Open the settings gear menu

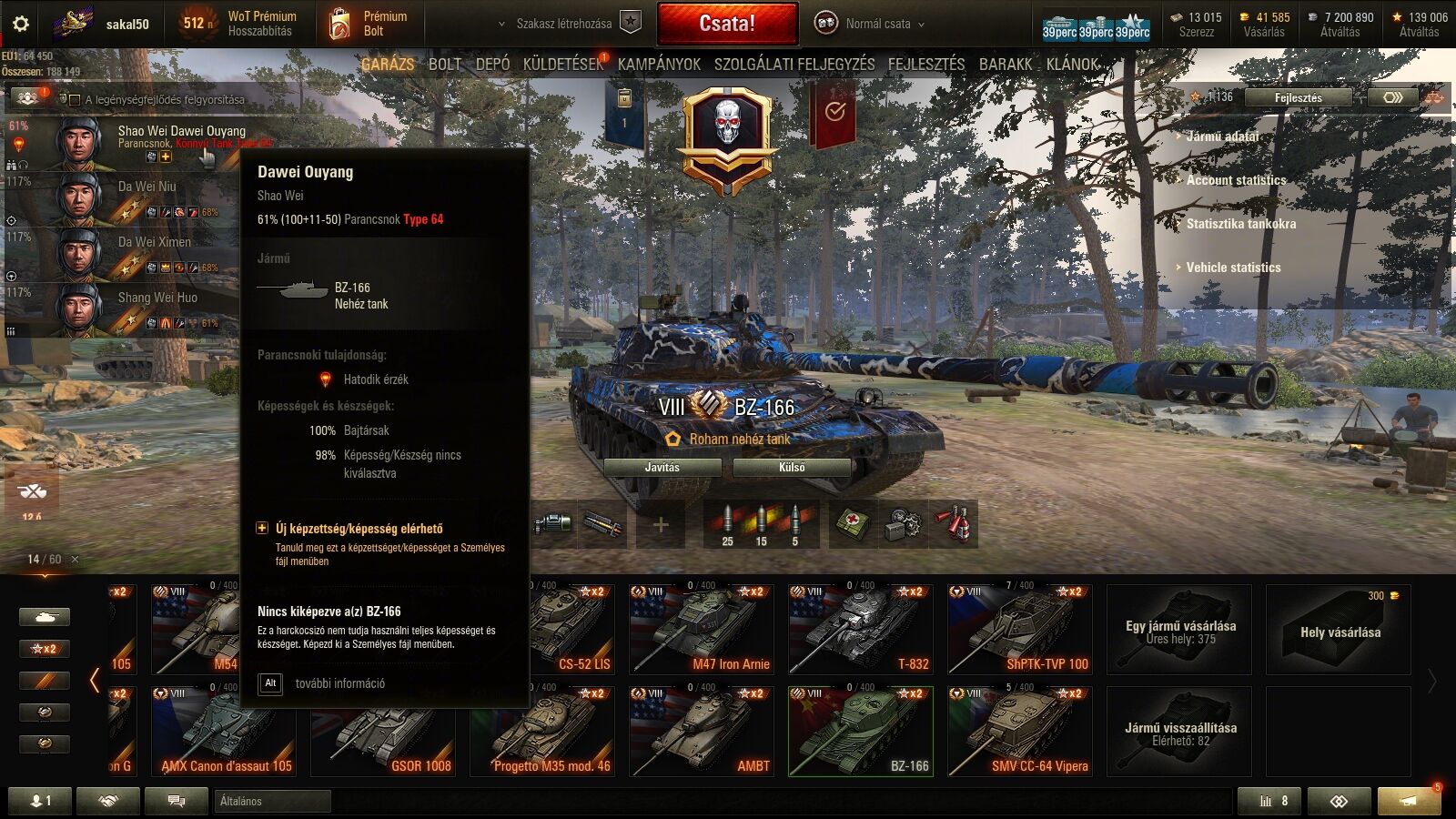pyautogui.click(x=20, y=24)
